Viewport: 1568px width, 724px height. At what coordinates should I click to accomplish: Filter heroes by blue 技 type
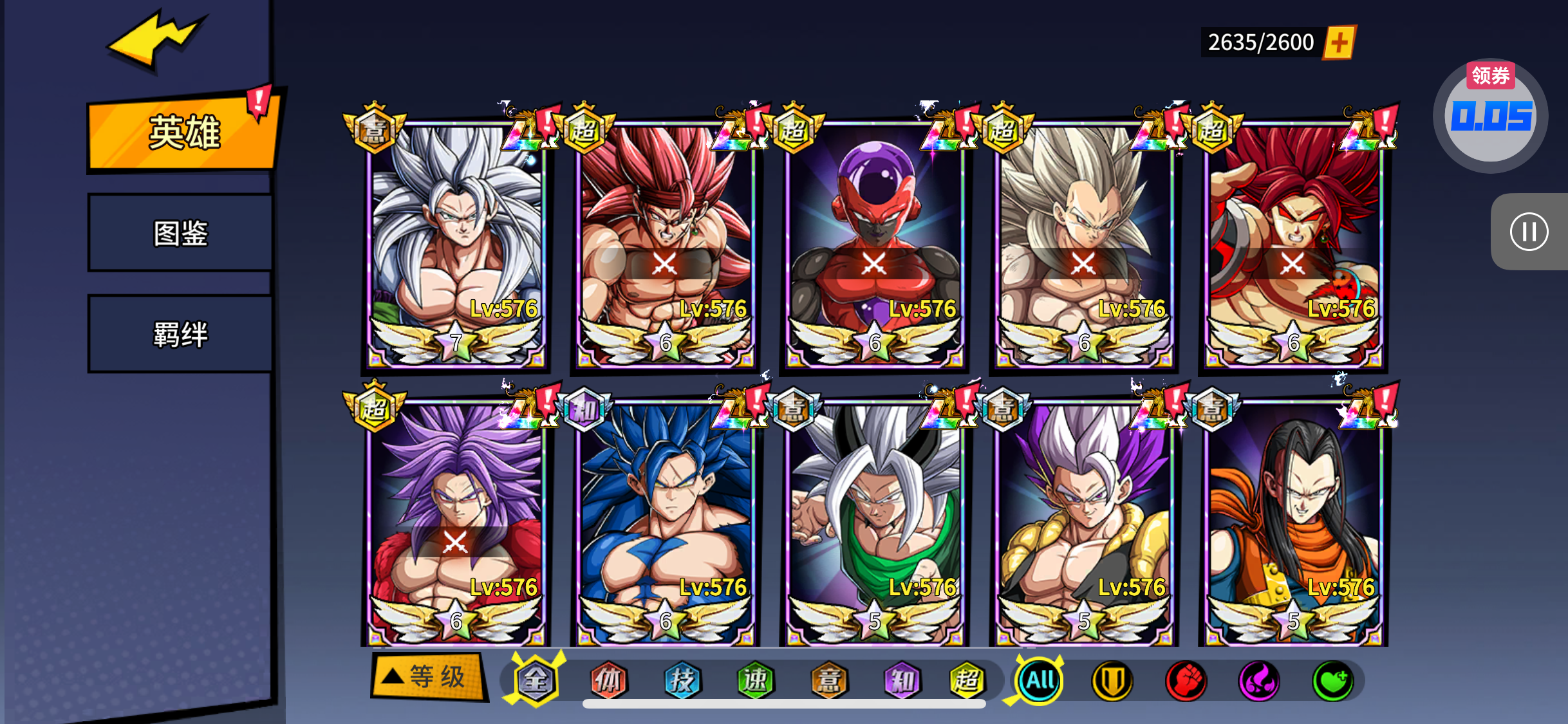pyautogui.click(x=682, y=681)
